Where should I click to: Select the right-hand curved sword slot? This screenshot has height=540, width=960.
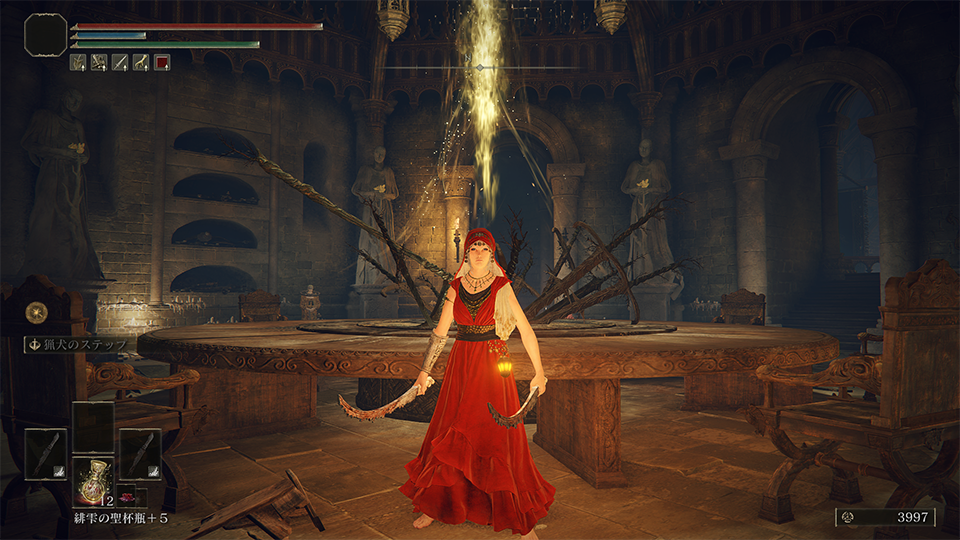[x=140, y=453]
